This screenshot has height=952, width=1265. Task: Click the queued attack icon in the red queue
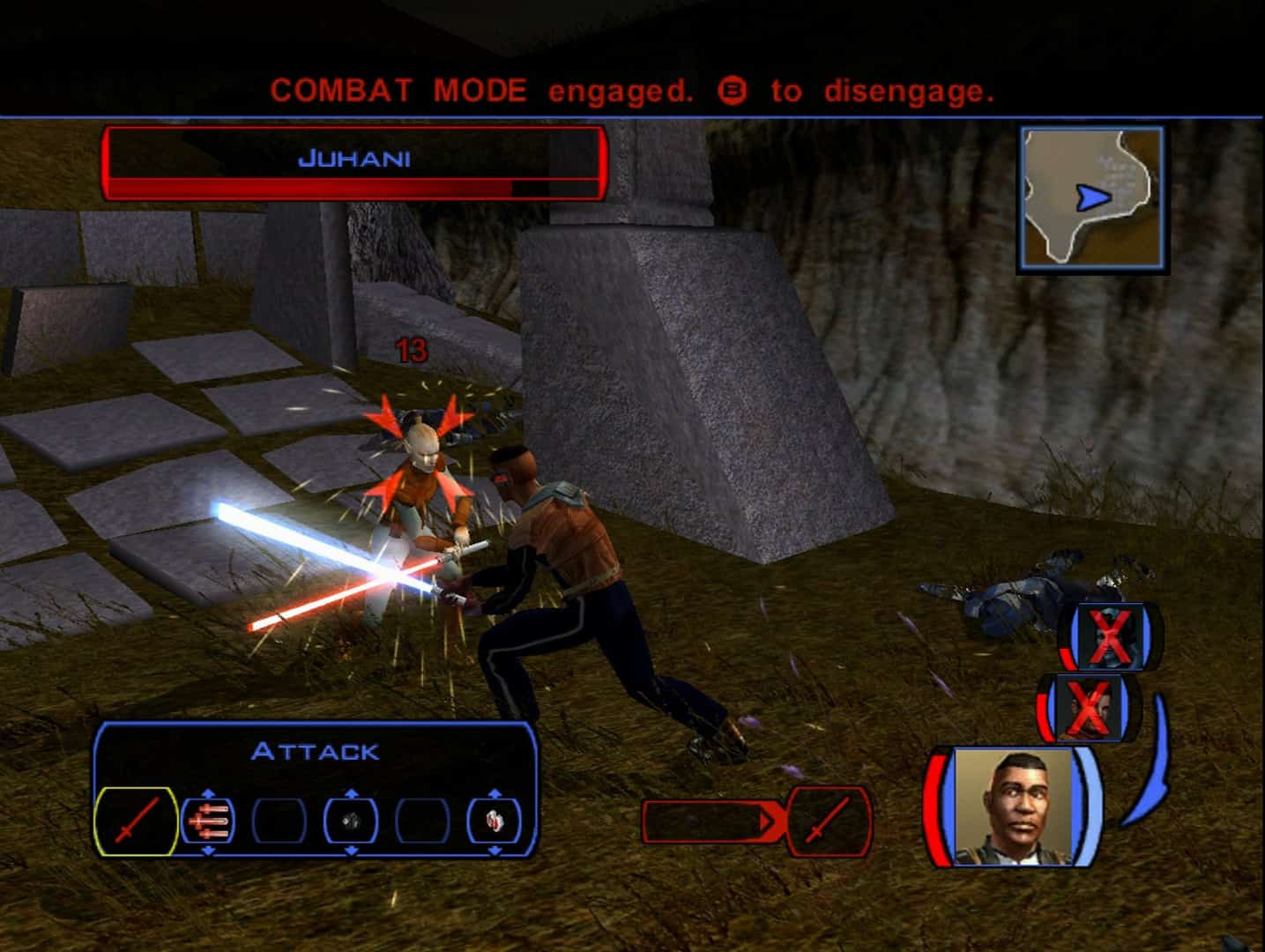tap(827, 822)
